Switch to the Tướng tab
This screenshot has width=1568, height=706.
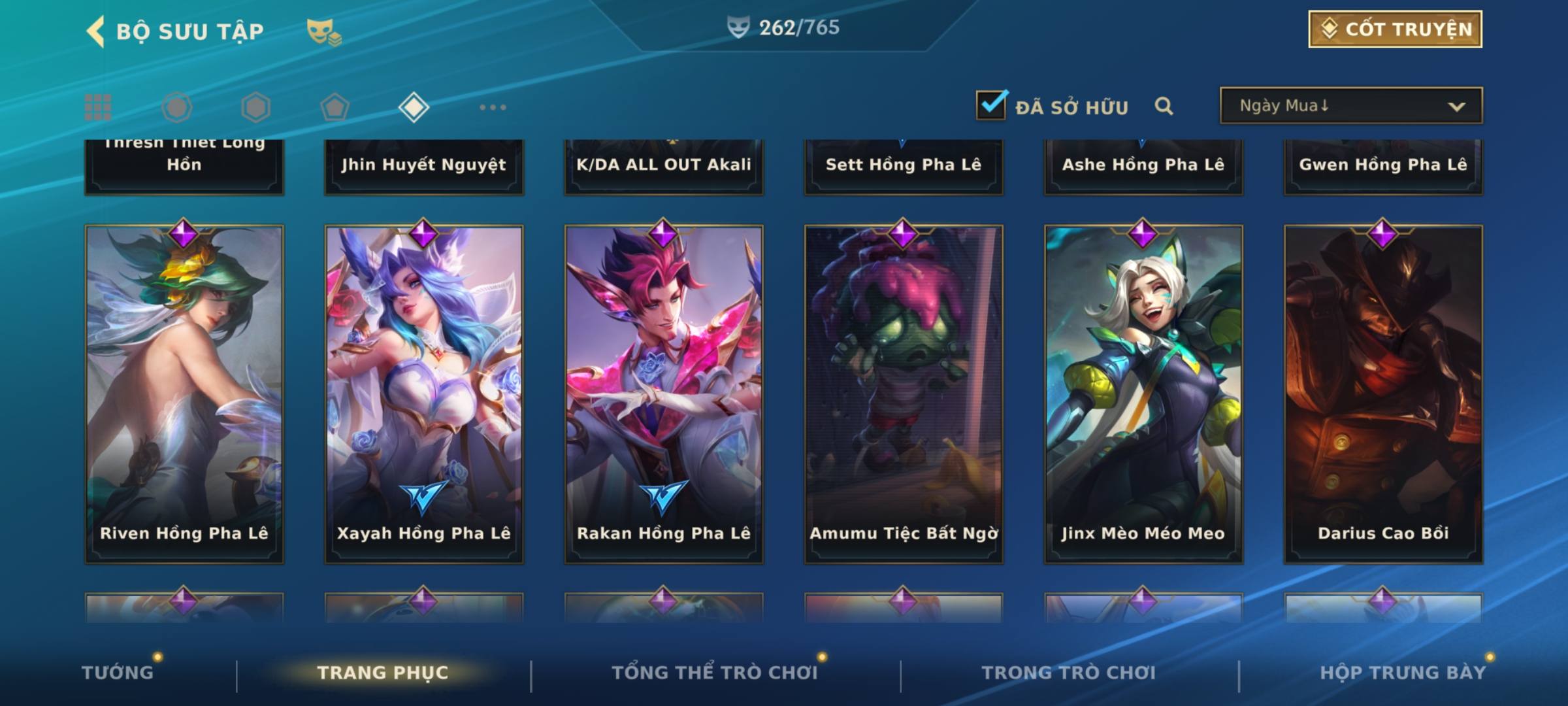pyautogui.click(x=118, y=672)
